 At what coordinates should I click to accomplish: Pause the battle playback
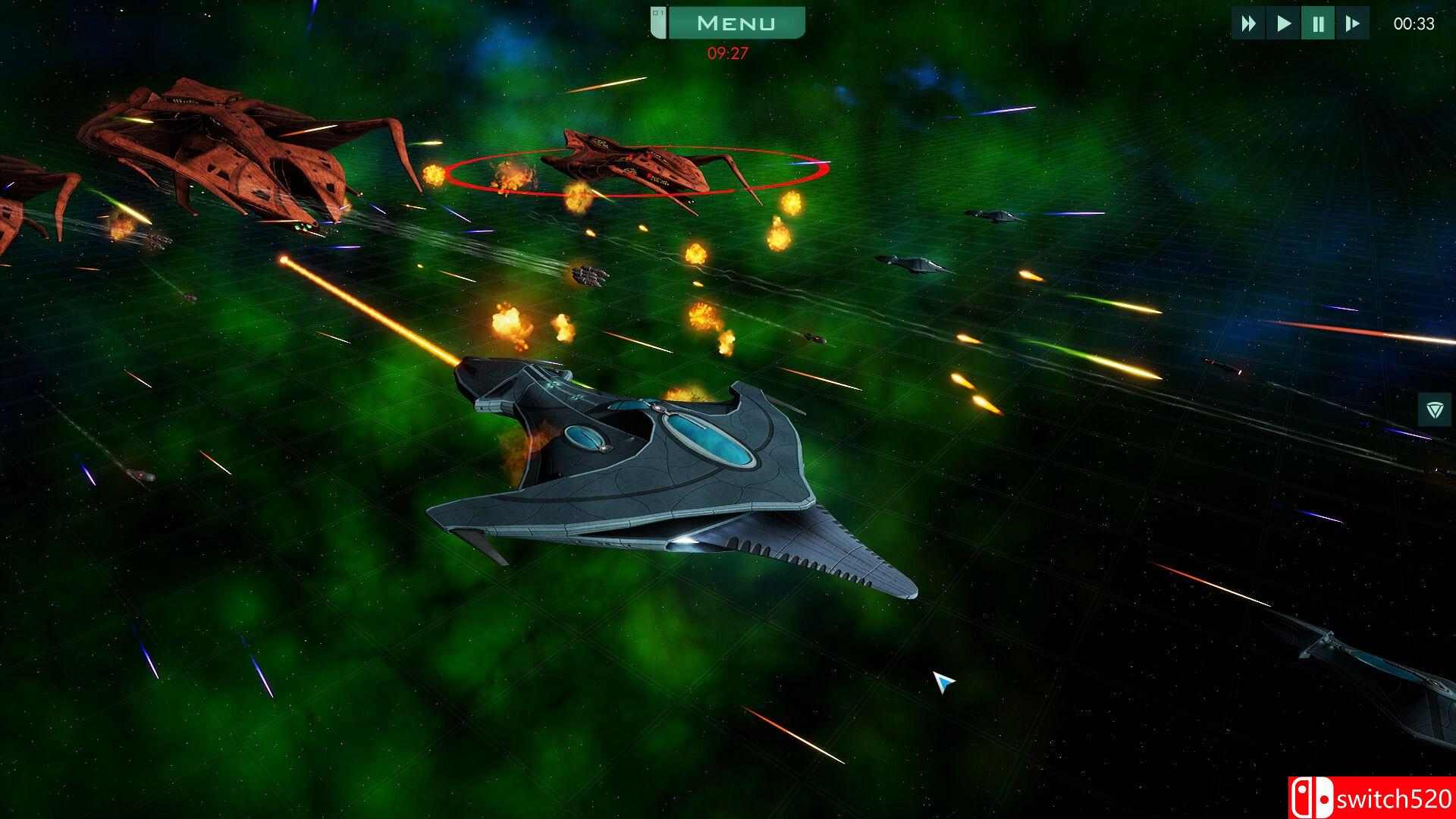[1318, 24]
